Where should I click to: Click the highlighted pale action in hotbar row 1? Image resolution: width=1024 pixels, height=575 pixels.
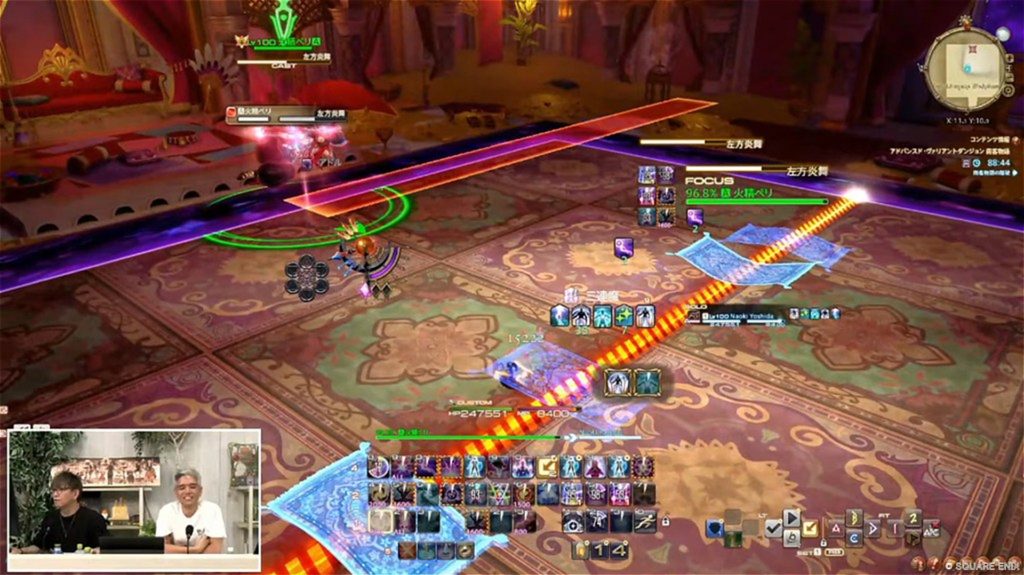[379, 520]
